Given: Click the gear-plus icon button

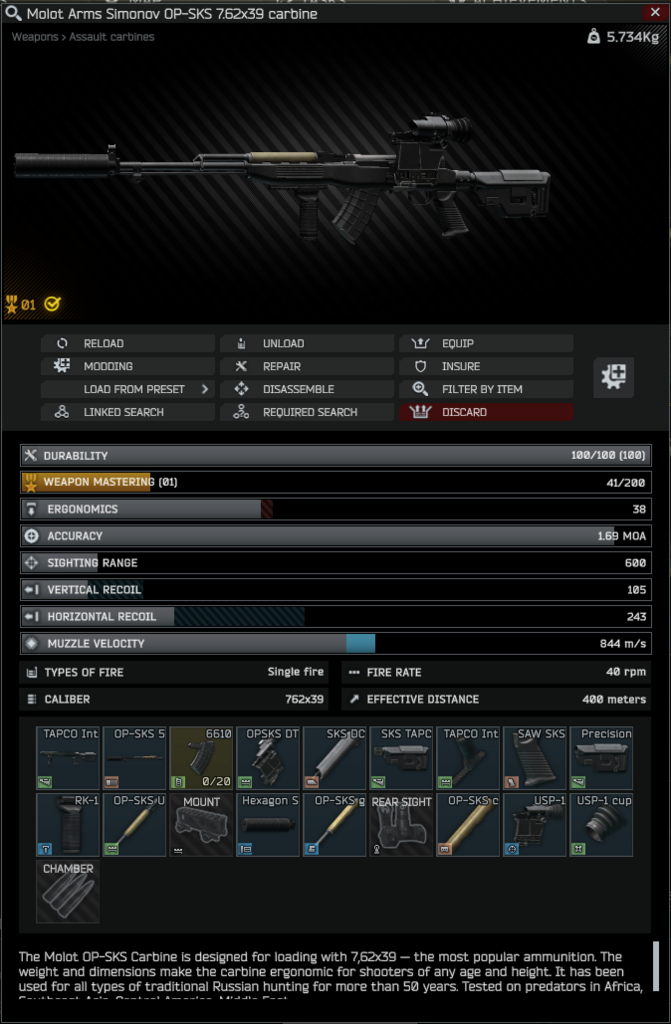Looking at the screenshot, I should tap(613, 377).
